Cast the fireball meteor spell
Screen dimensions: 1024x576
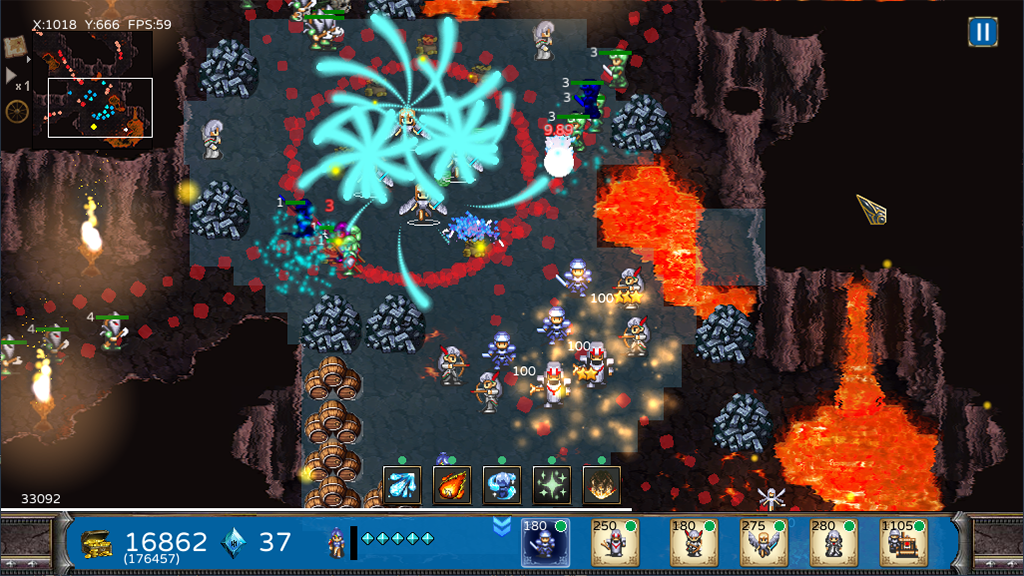452,485
